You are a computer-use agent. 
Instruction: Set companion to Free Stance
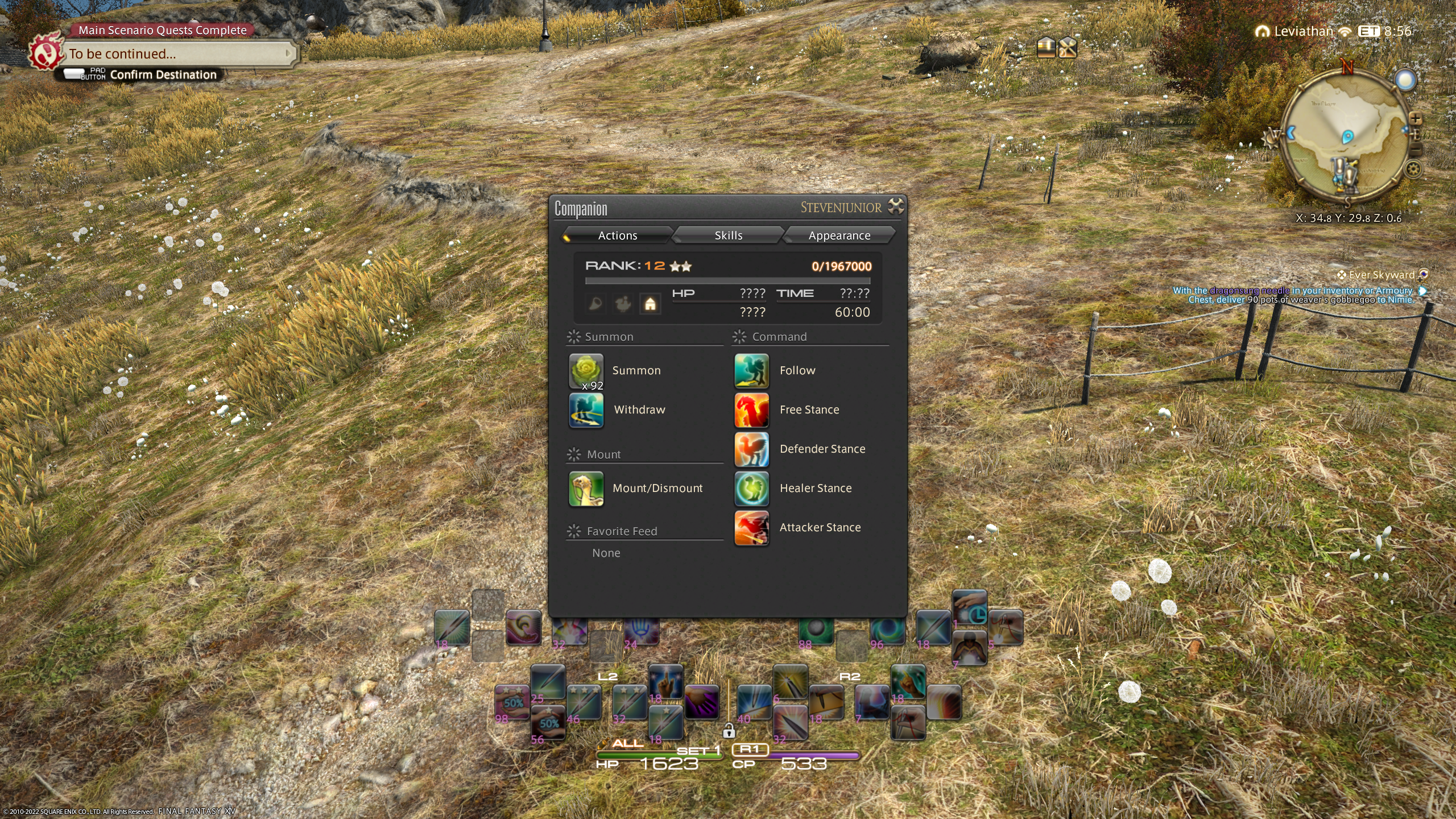(x=751, y=410)
